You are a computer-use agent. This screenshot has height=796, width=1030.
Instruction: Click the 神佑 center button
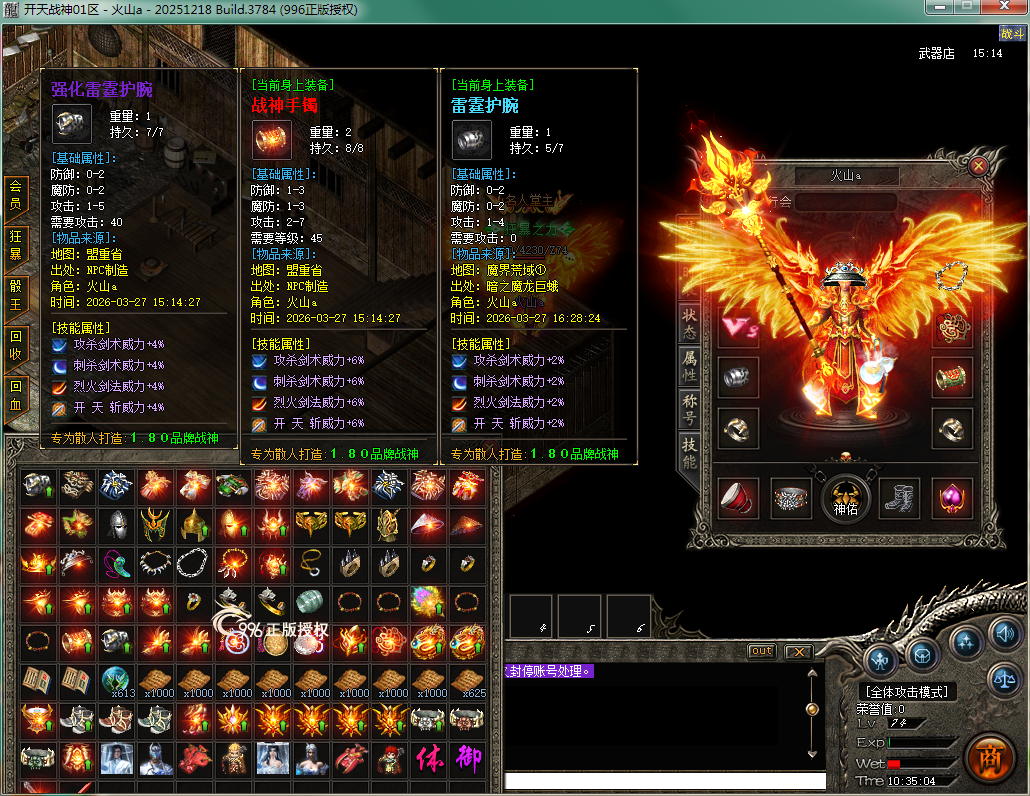click(845, 498)
